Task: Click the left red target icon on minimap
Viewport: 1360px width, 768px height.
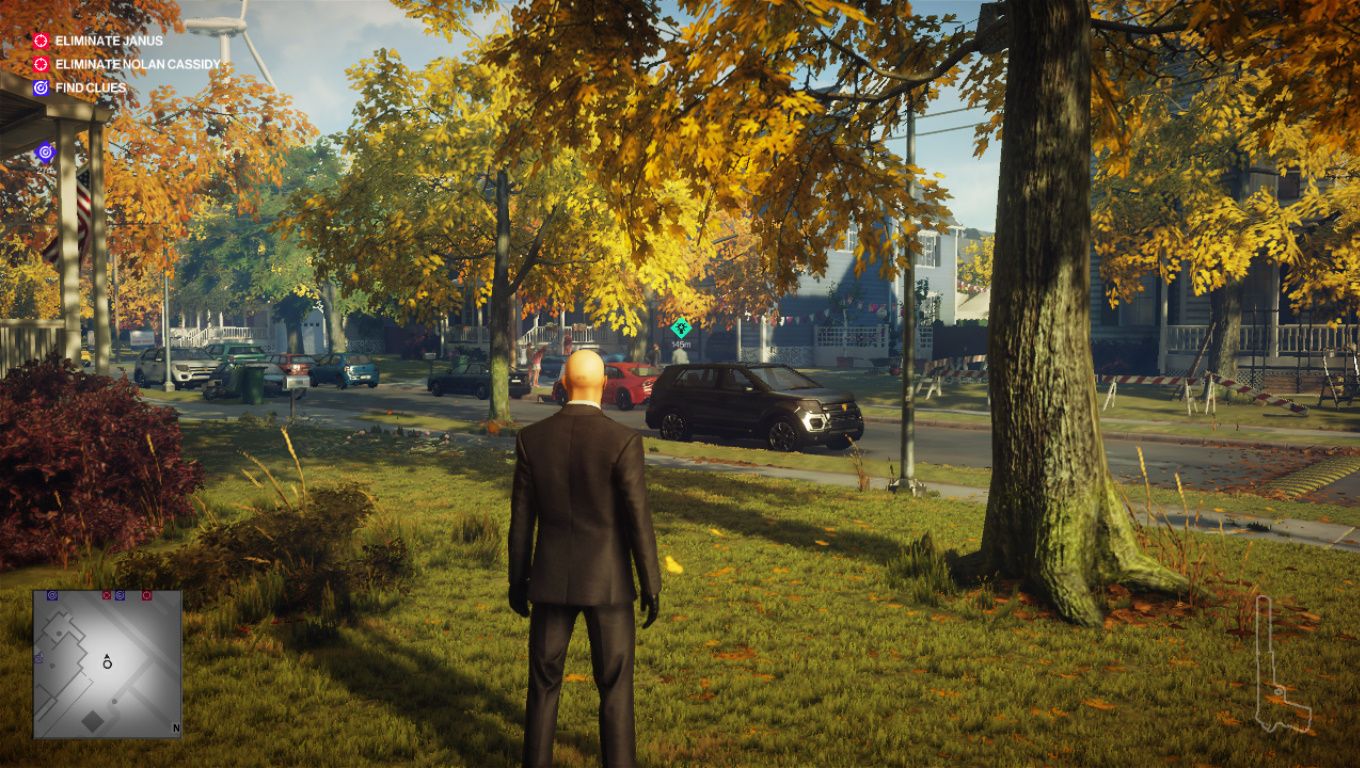Action: coord(107,595)
